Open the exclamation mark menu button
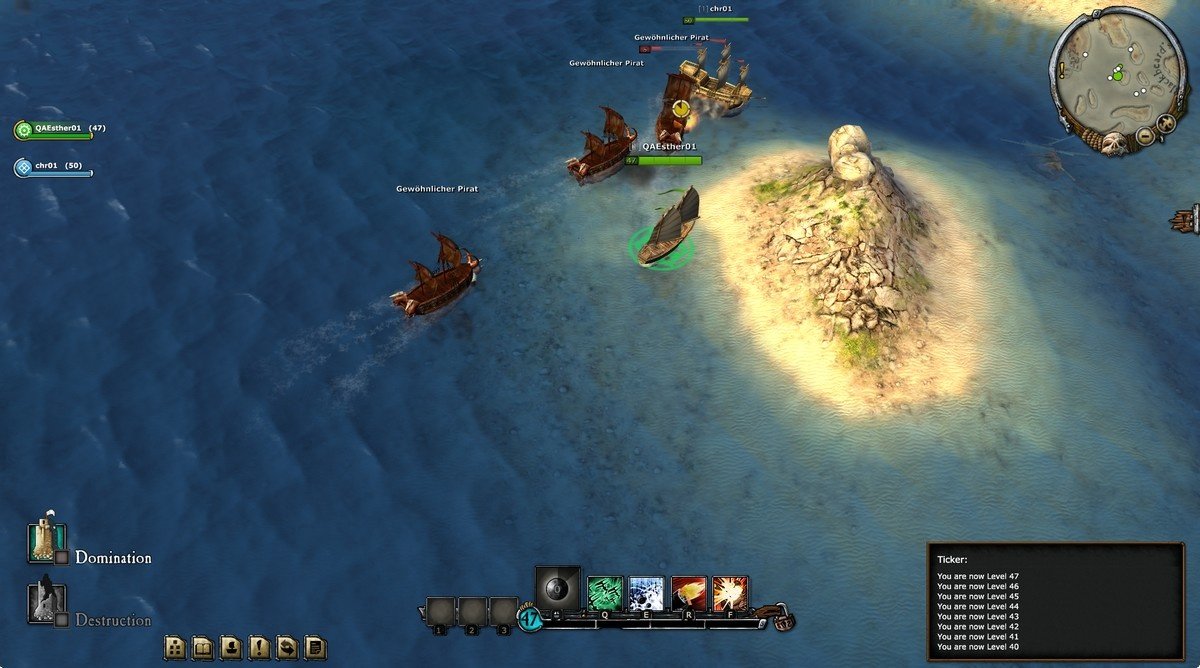 click(258, 647)
